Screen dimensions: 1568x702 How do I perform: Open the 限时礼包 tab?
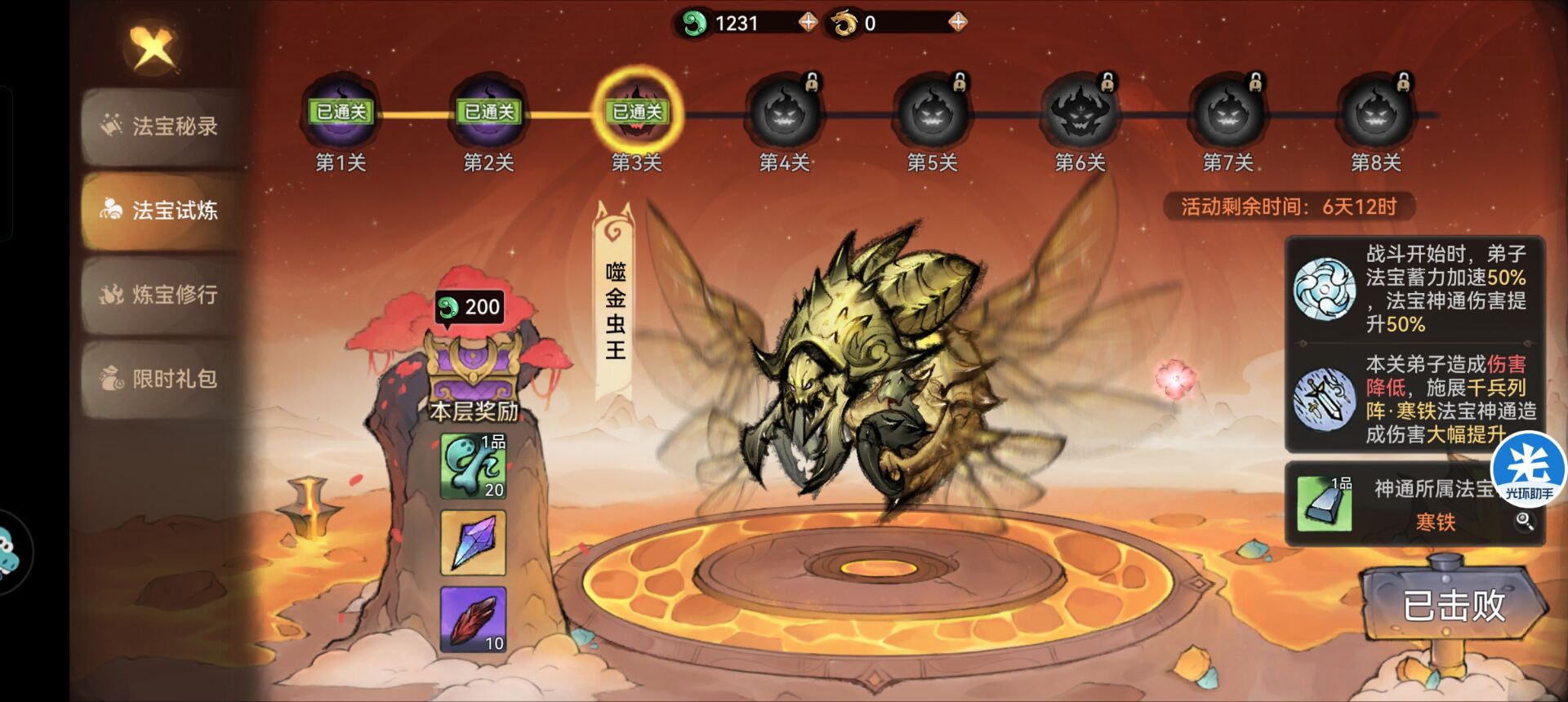(163, 378)
